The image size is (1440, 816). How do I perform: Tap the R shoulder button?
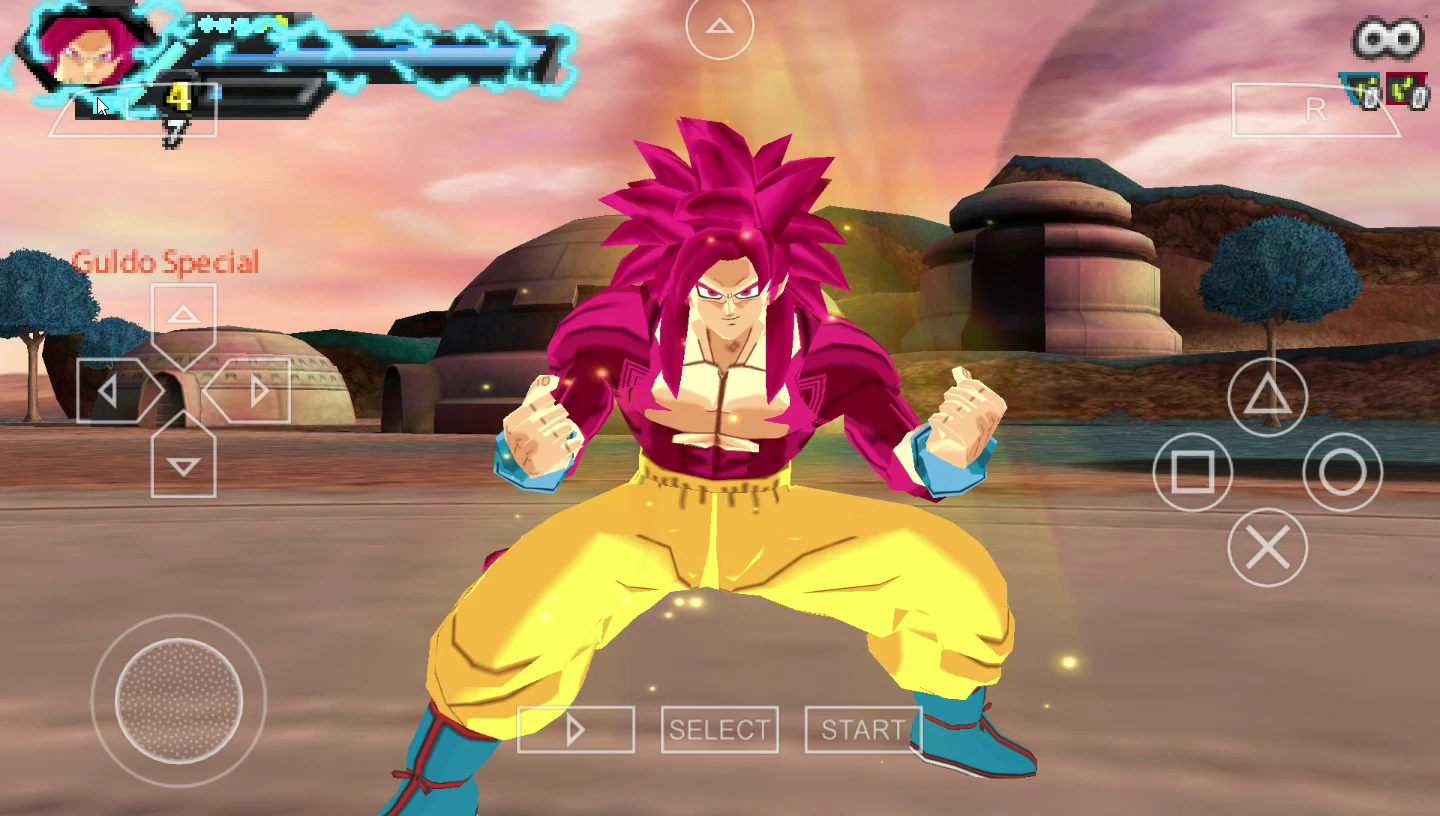[x=1315, y=110]
